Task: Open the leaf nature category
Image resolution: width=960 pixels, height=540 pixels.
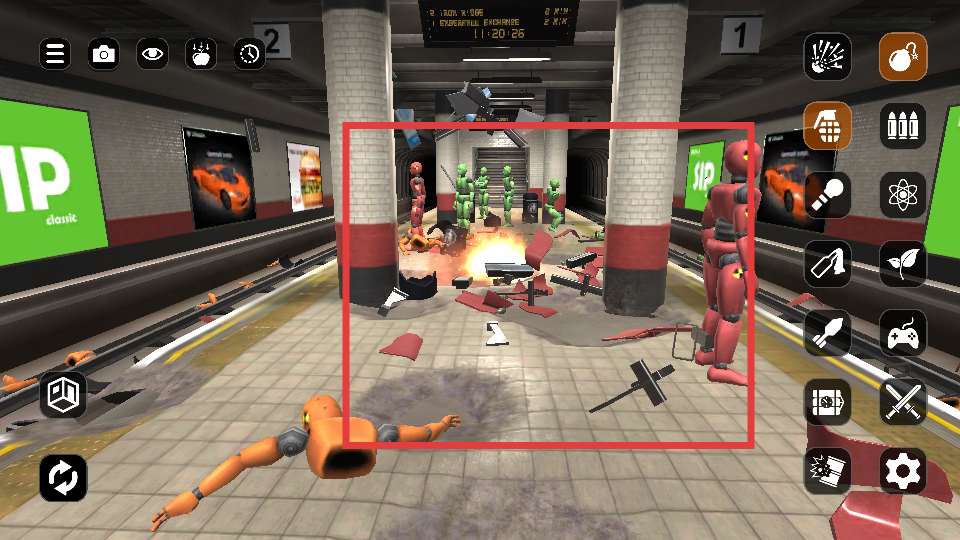Action: 904,264
